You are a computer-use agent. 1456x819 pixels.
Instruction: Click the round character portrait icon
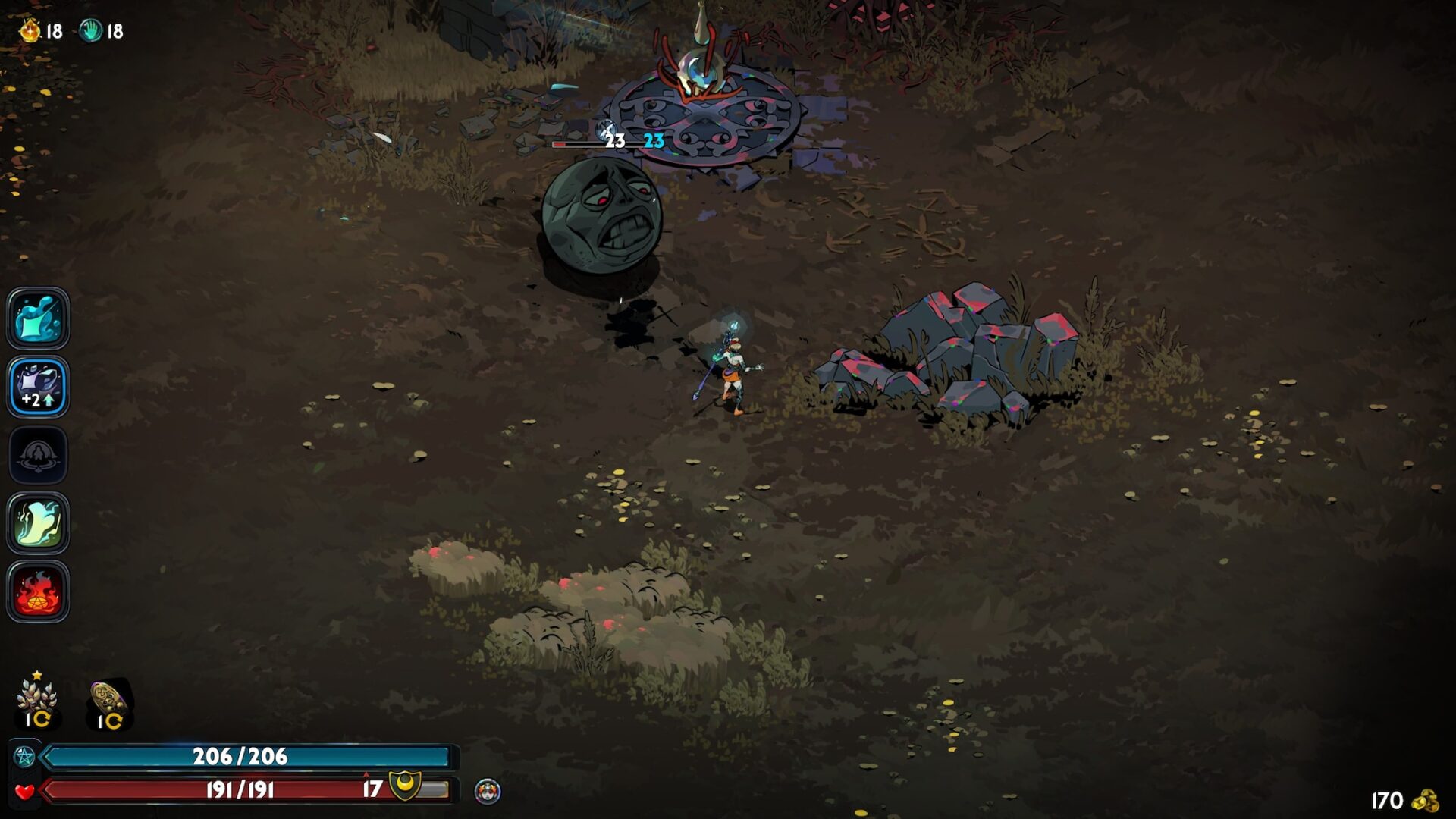(x=488, y=792)
